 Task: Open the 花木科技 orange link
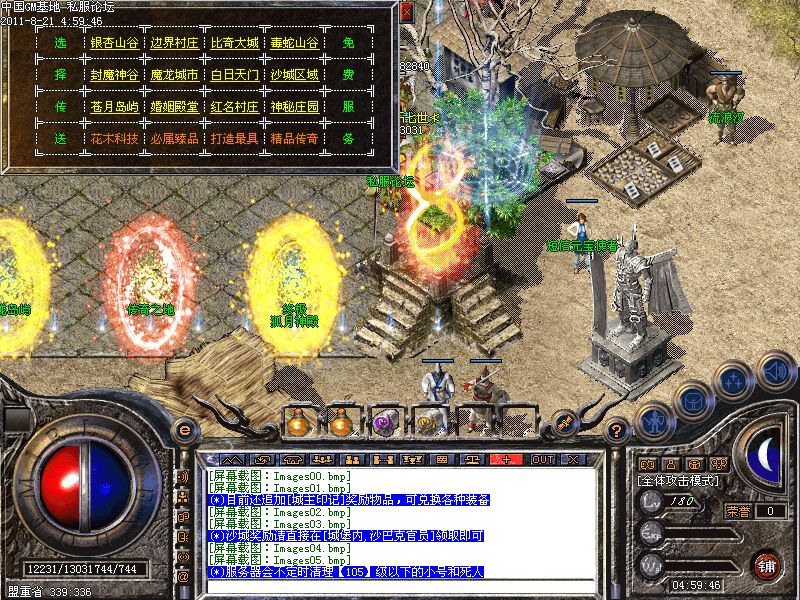[x=114, y=138]
